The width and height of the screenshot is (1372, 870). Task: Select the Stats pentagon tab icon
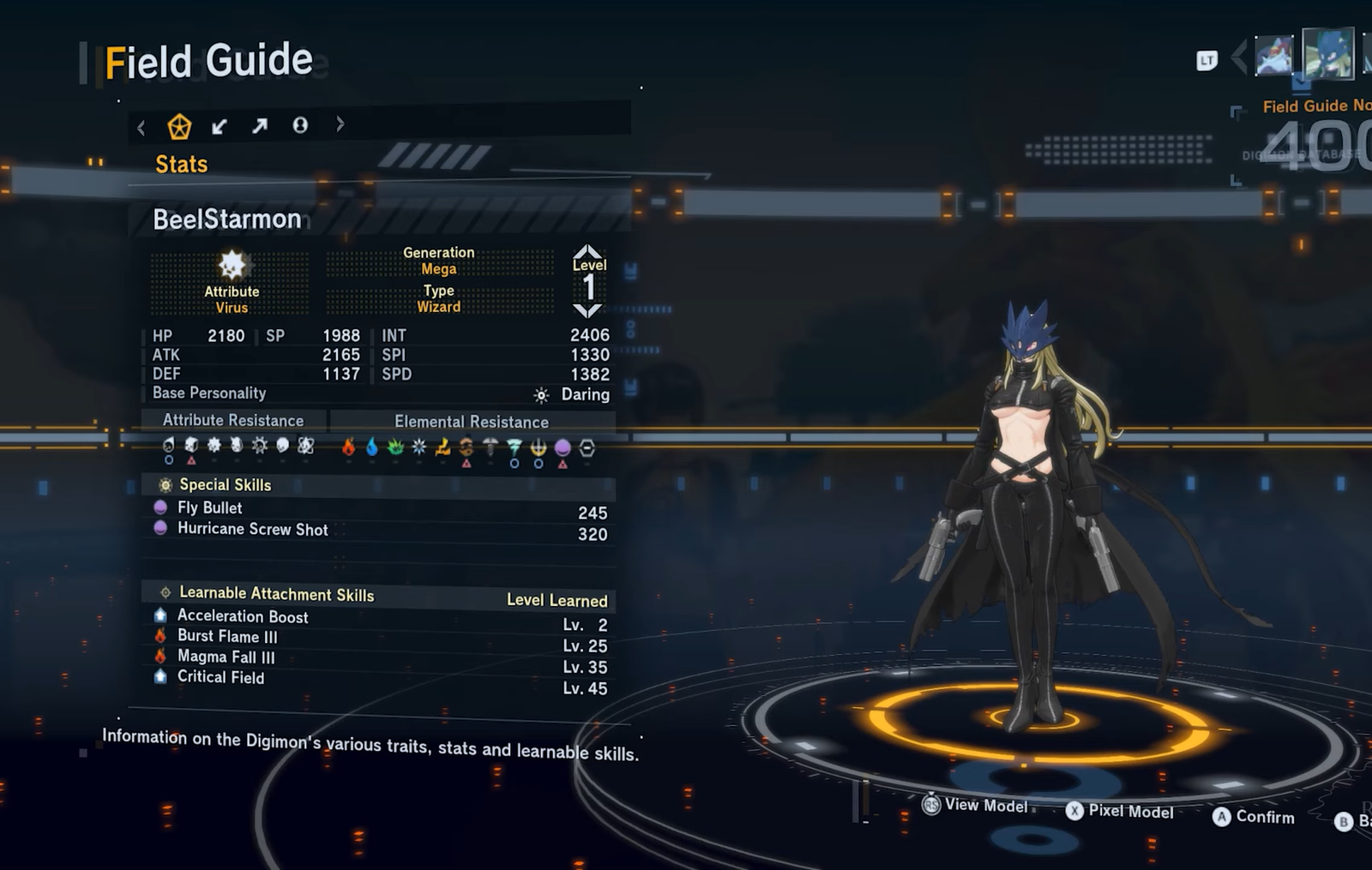coord(179,127)
